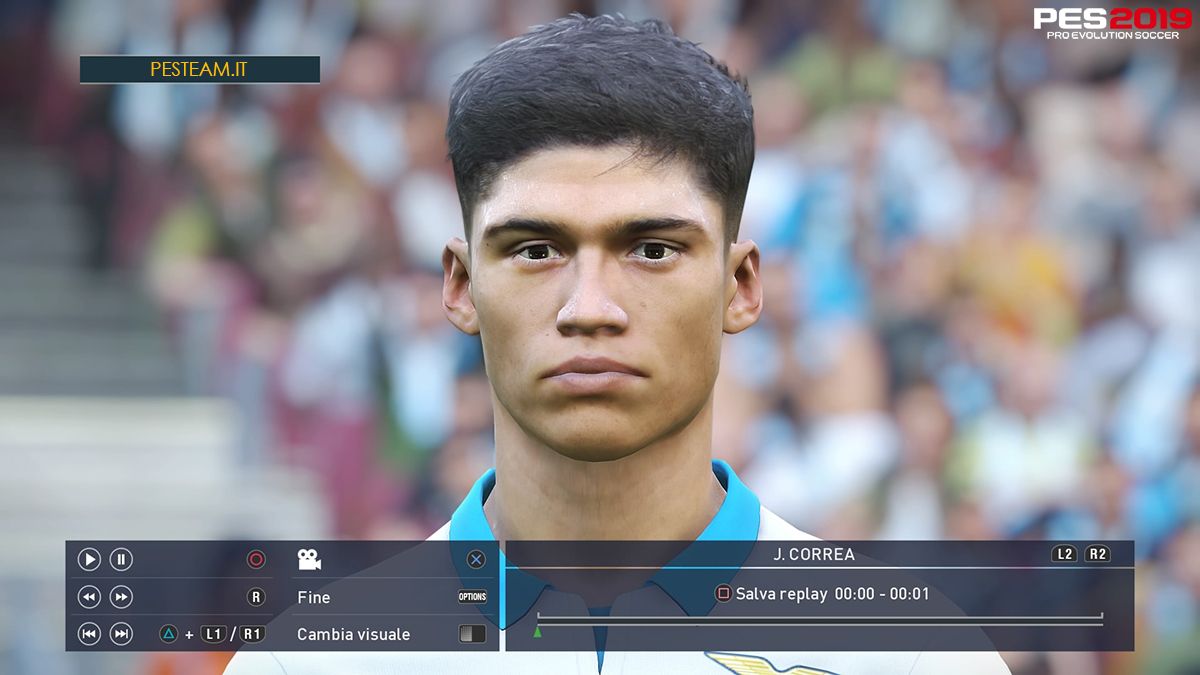Click the J. CORREA player name header
Screen dimensions: 1200x675
[813, 554]
